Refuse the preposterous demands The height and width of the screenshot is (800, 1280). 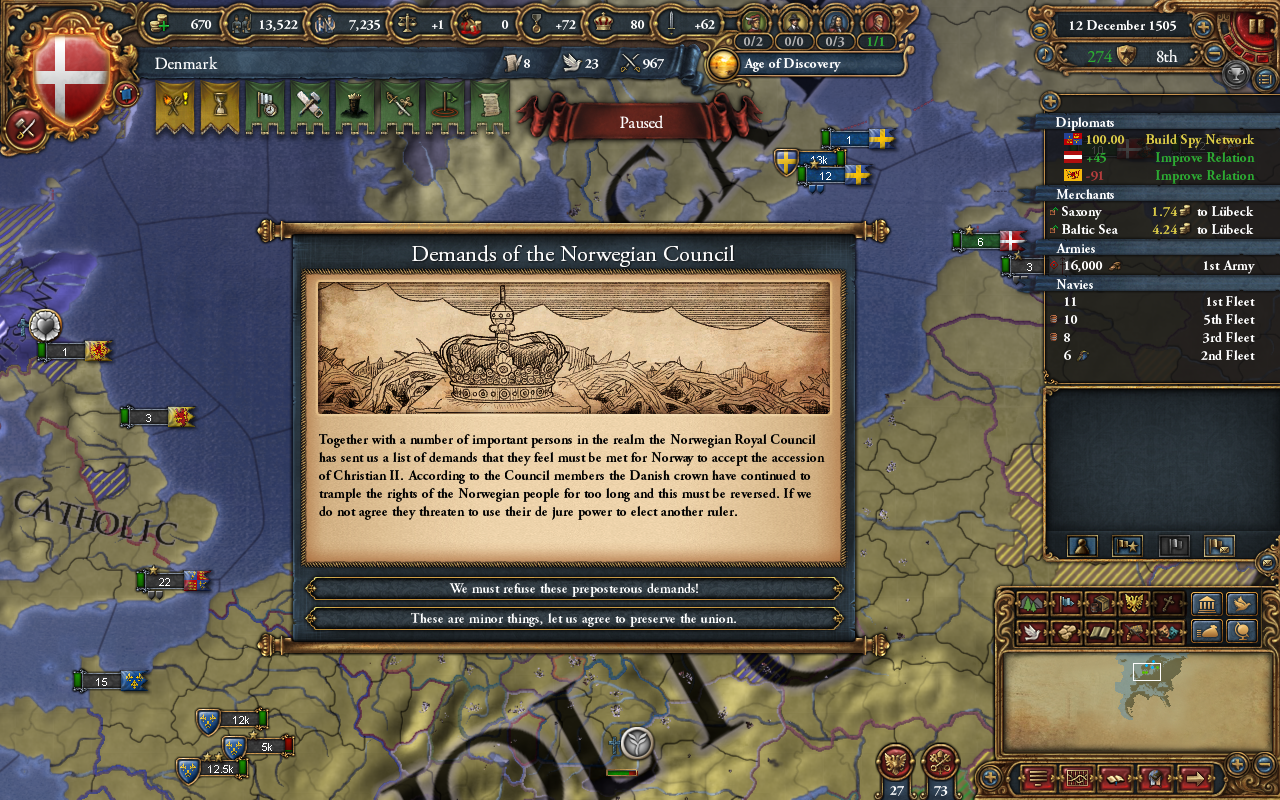point(575,588)
